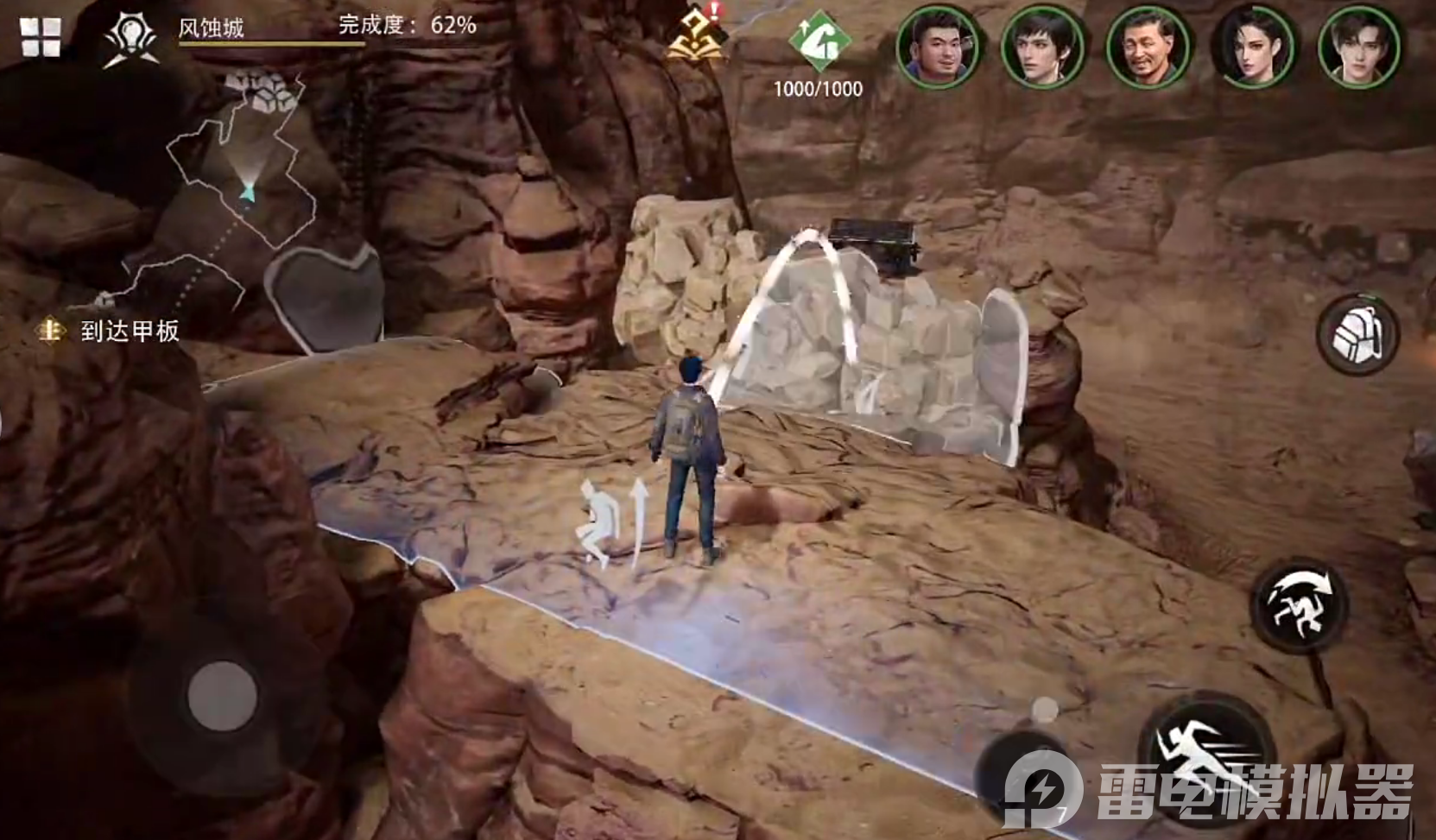Tap the virtual joystick thumb pad
1436x840 pixels.
pos(222,696)
